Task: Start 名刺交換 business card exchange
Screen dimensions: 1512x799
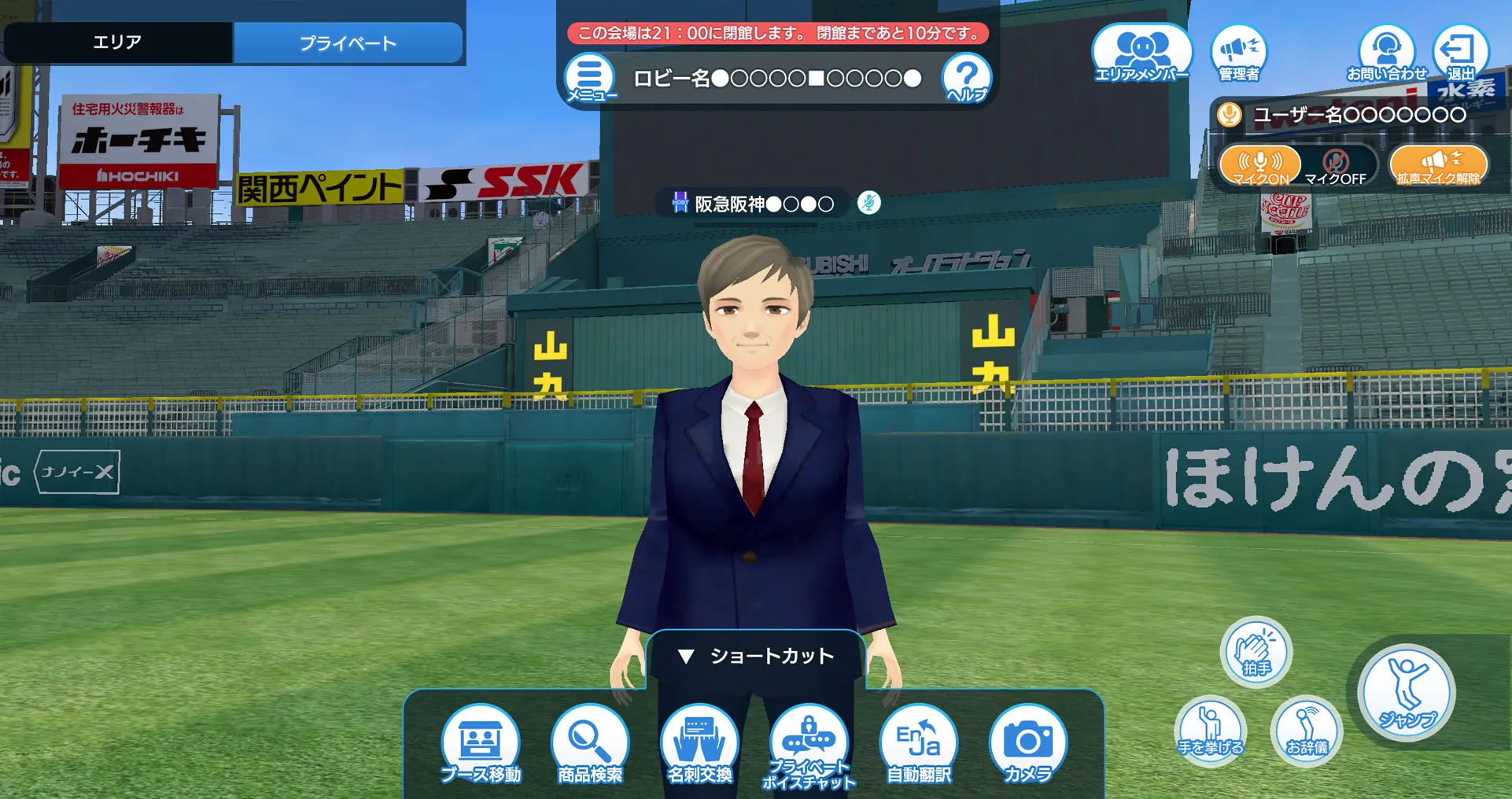Action: (x=699, y=744)
